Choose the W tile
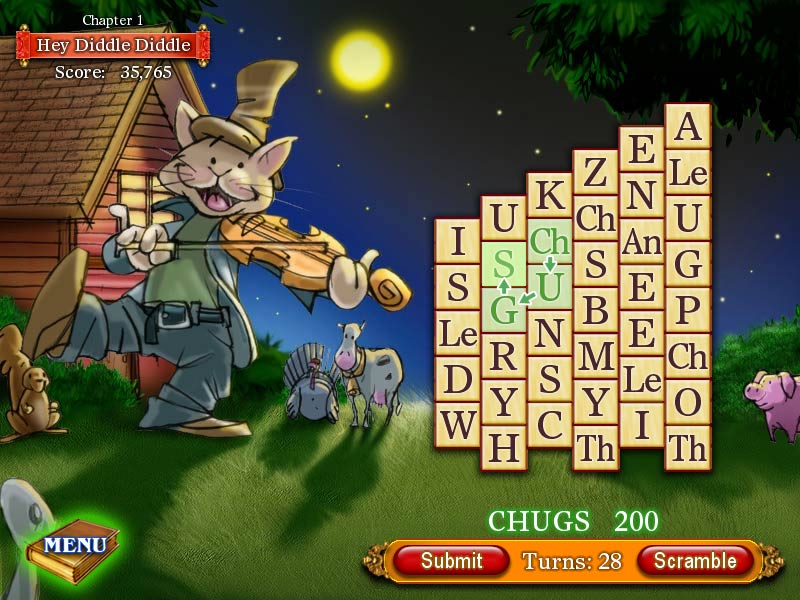 458,426
